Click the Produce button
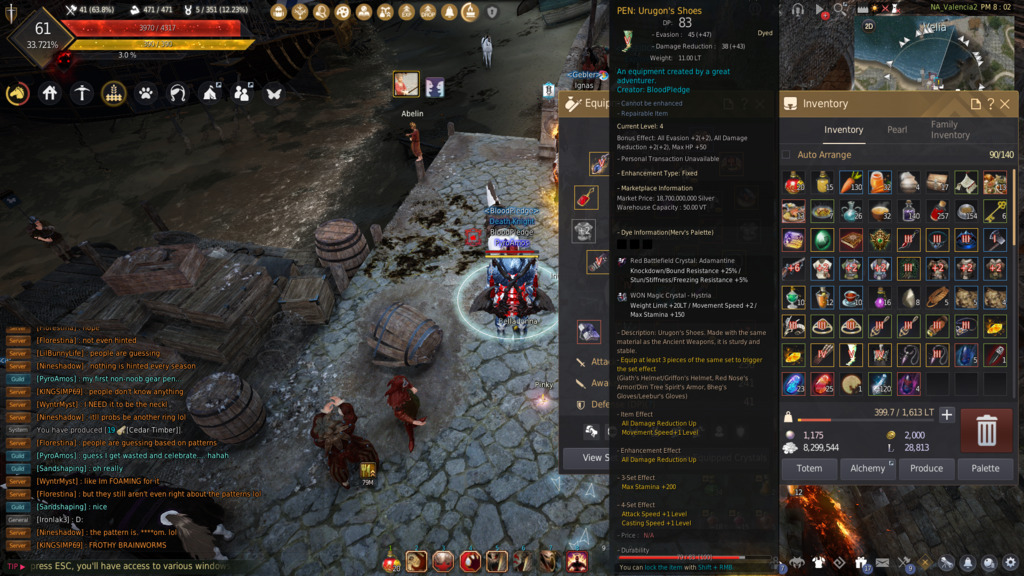Viewport: 1024px width, 576px height. [926, 468]
